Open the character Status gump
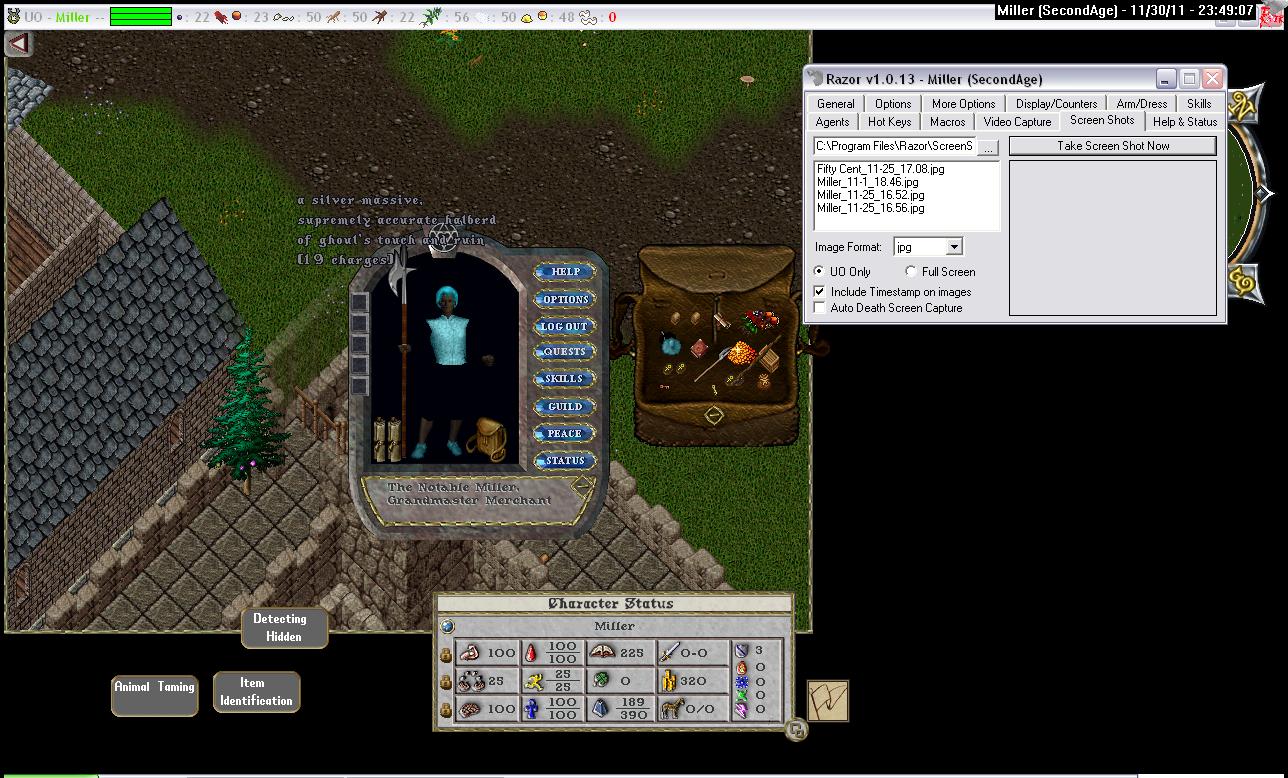The width and height of the screenshot is (1288, 778). coord(565,460)
